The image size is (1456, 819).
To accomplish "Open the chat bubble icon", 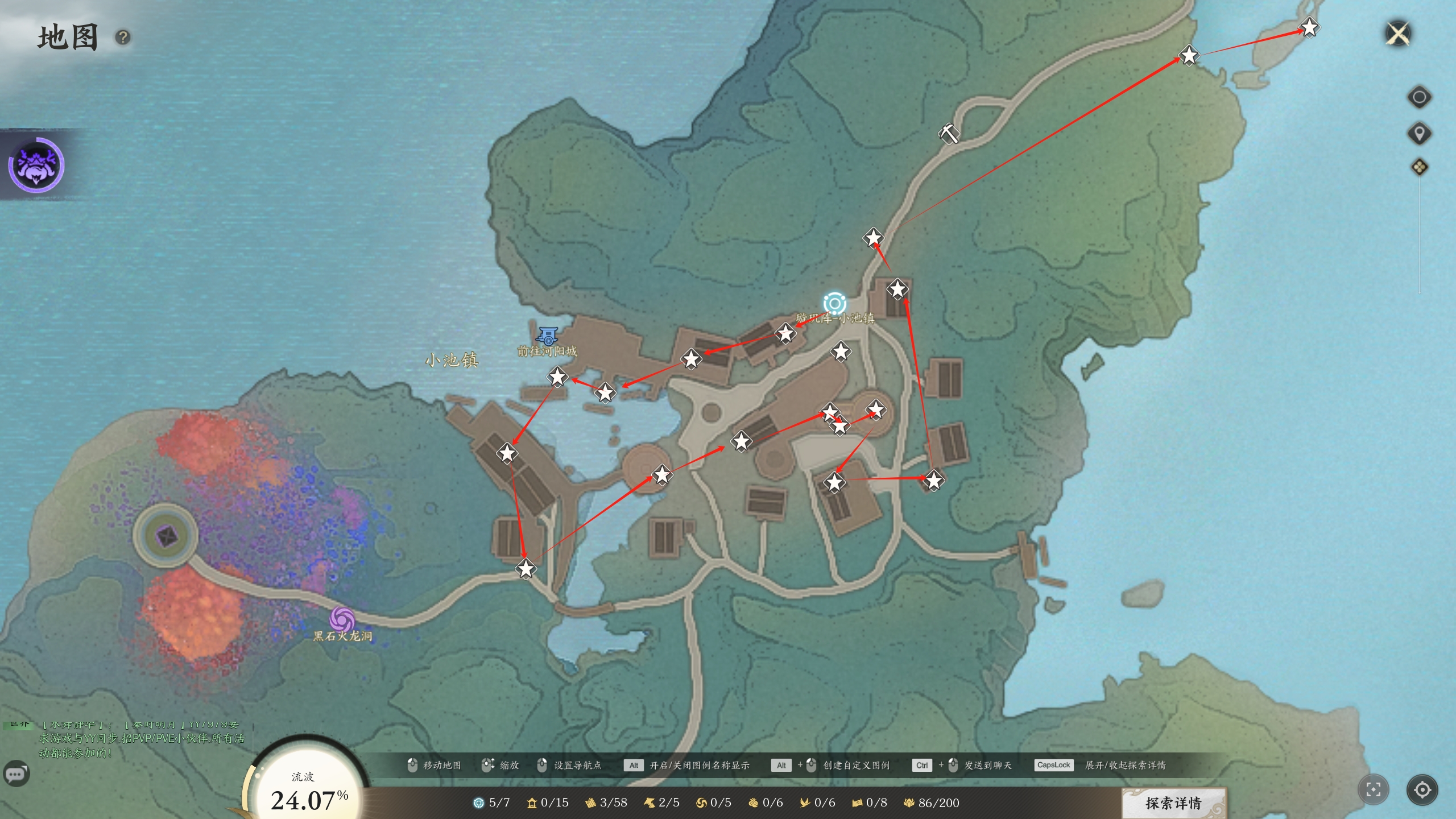I will click(16, 773).
